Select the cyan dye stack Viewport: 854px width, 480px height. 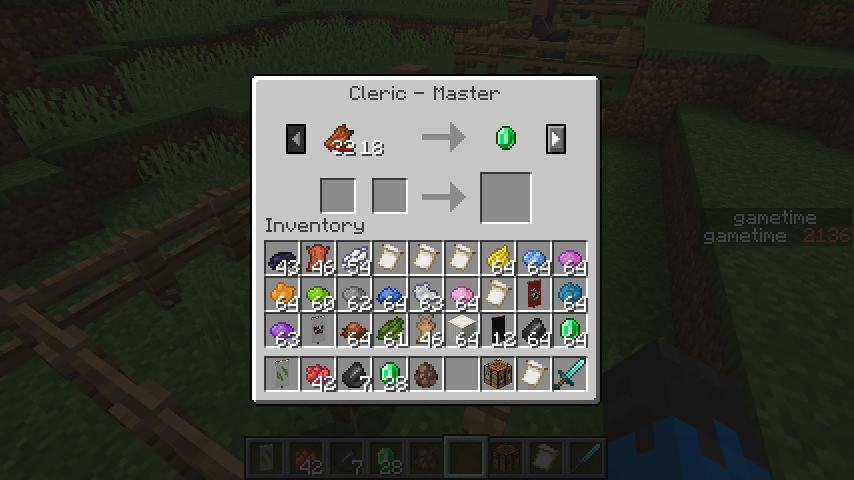click(x=570, y=295)
